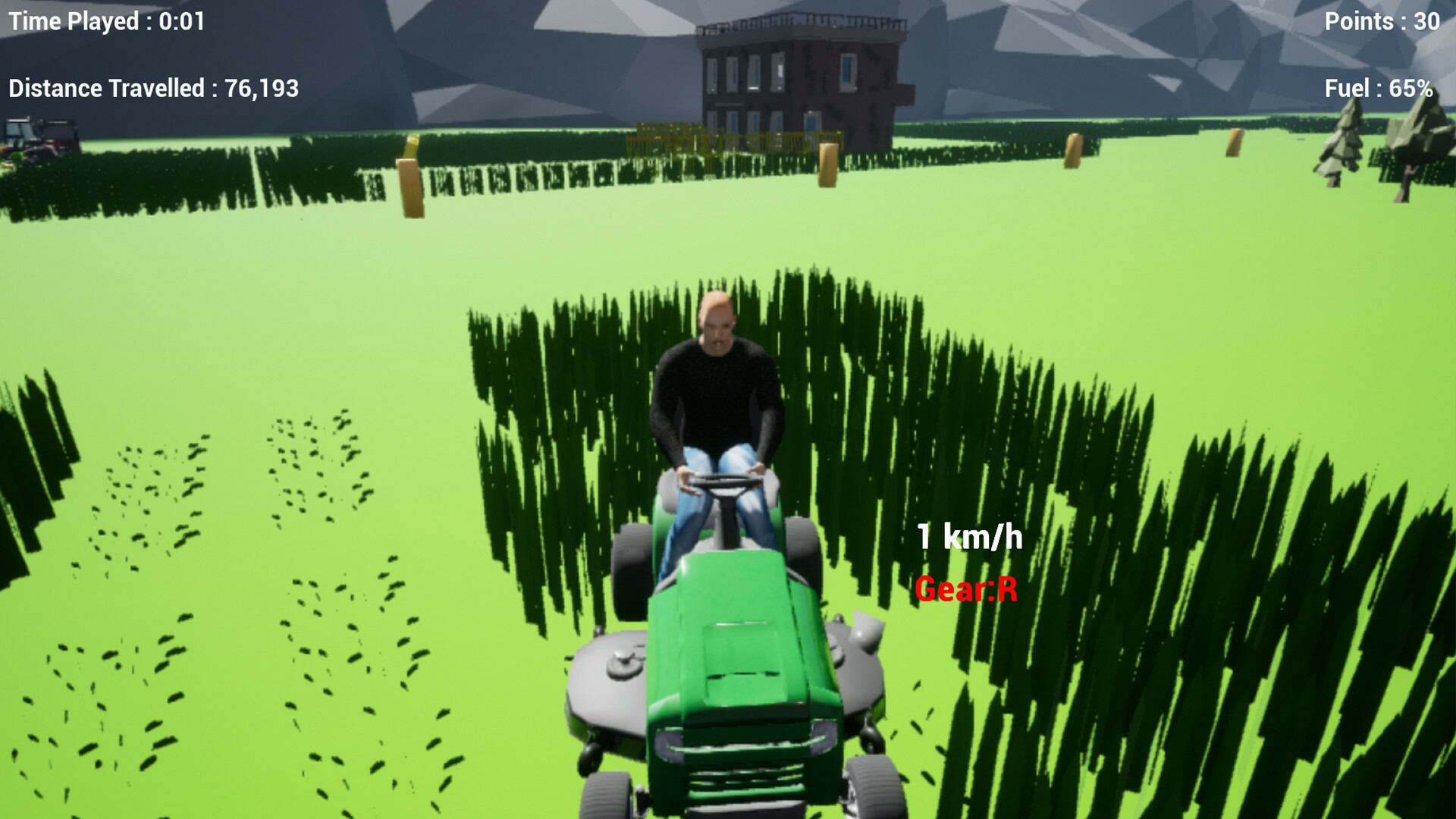Click the brick house in the background

click(x=796, y=76)
